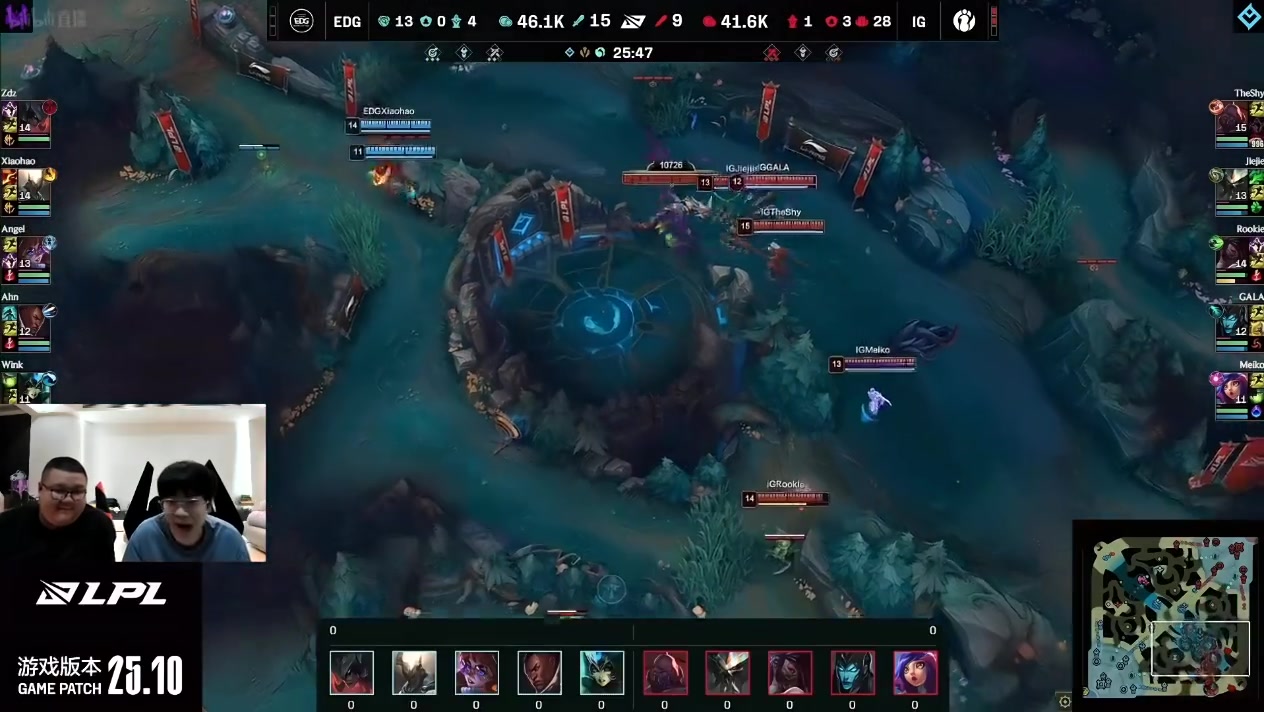
Task: Click the LPL logo below the webcam
Action: pos(101,593)
